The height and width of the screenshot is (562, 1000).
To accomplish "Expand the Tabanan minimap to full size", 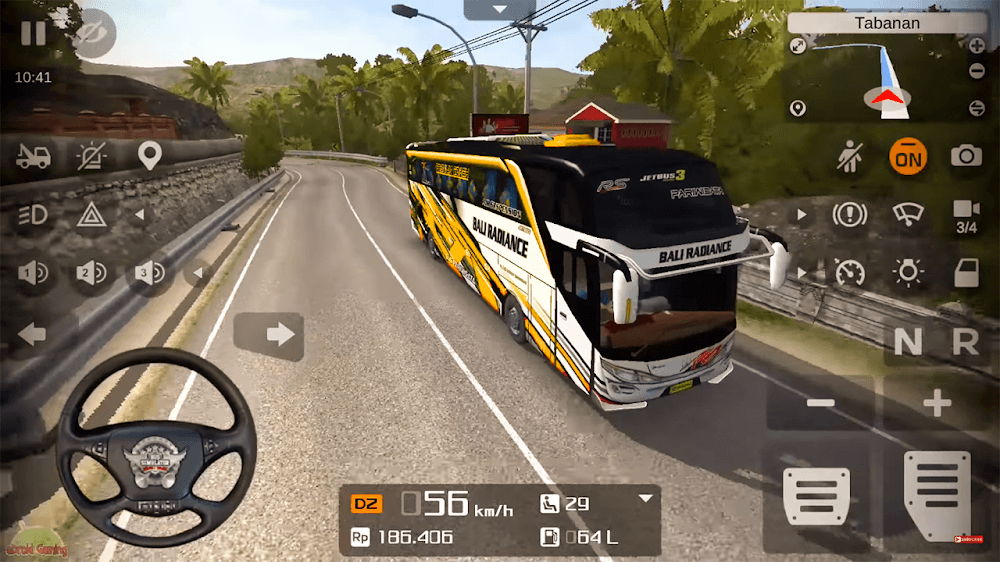I will (798, 46).
